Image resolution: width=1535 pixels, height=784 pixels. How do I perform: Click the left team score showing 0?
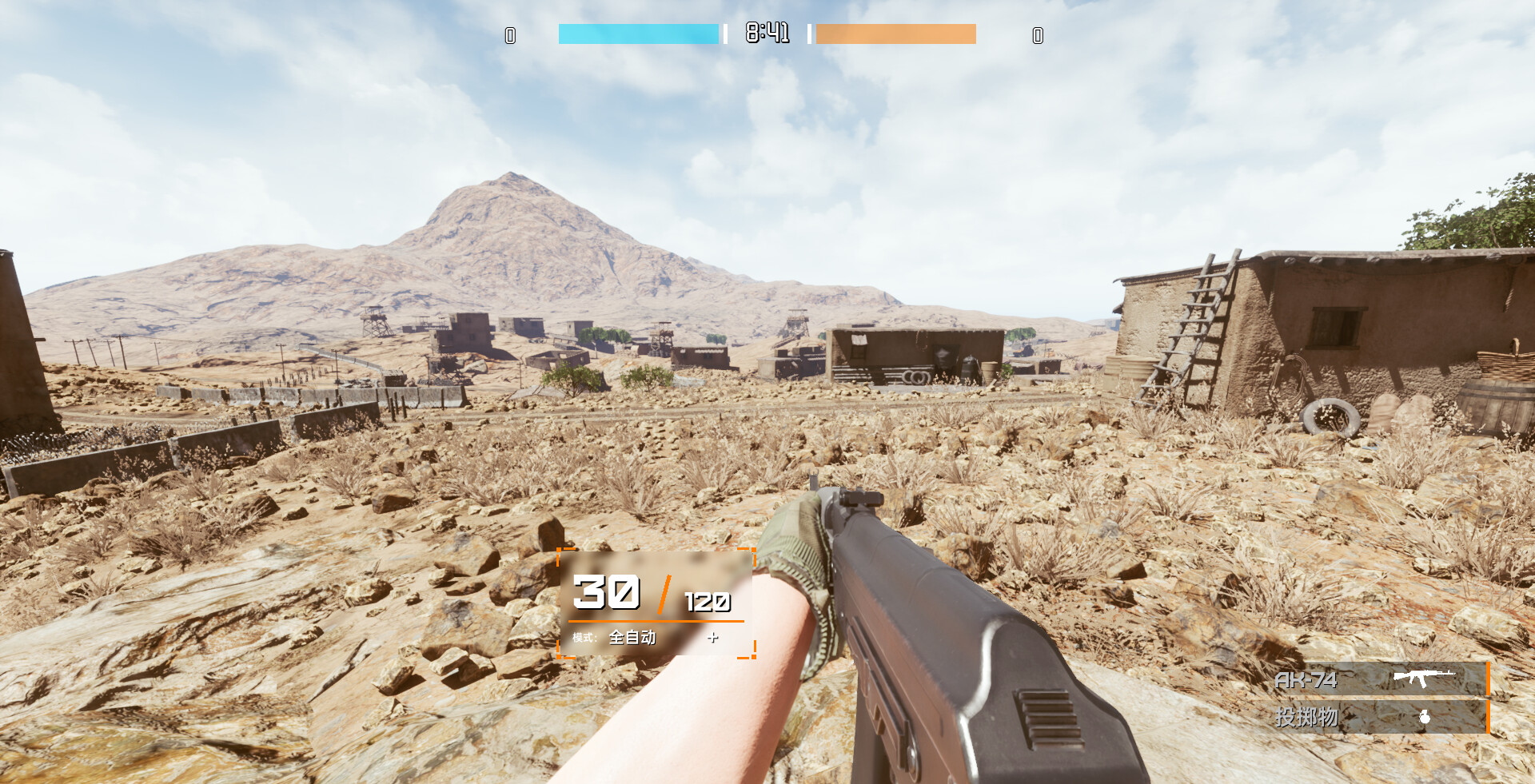(509, 34)
